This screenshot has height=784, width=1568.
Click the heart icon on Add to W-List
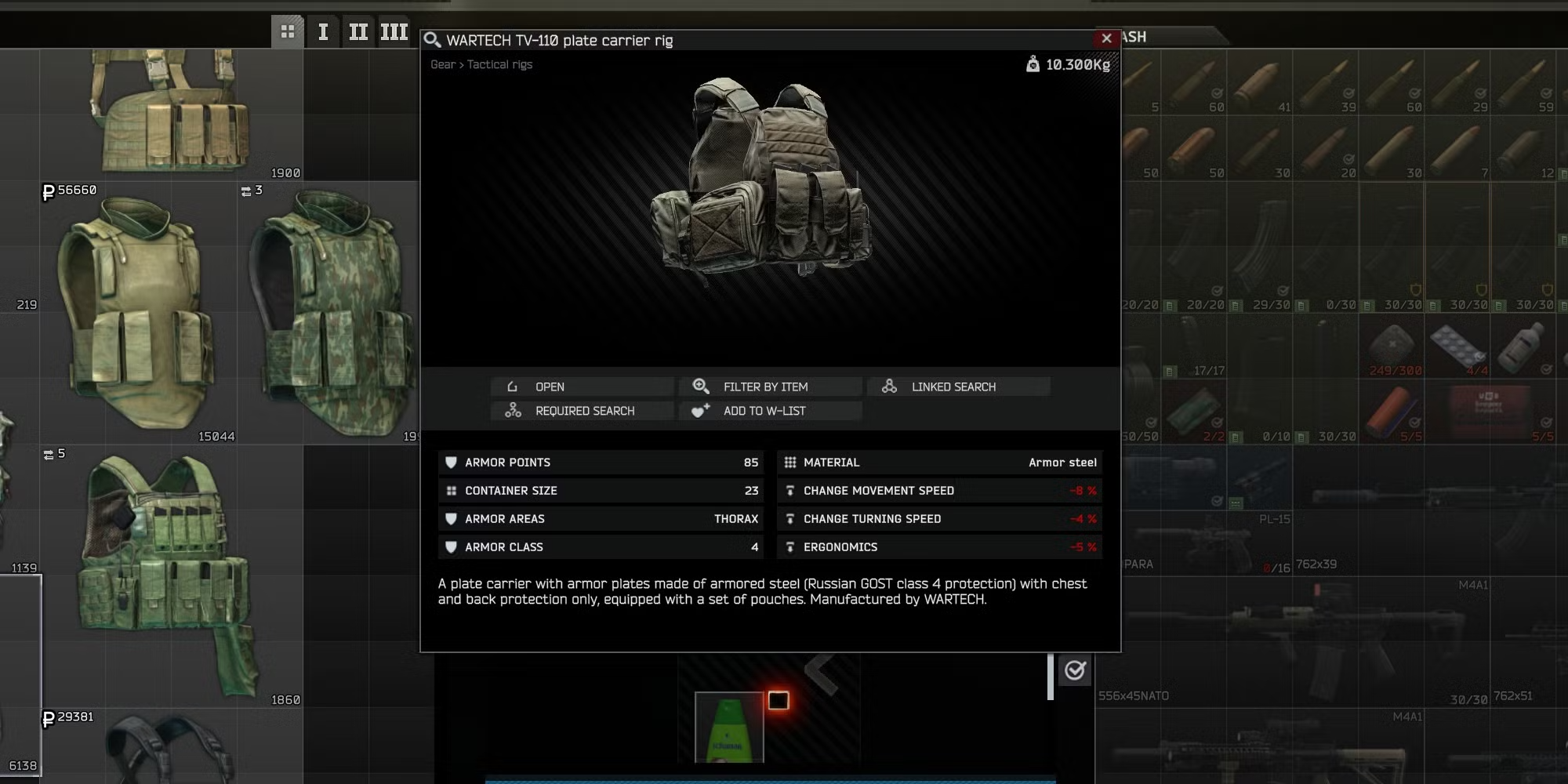(x=700, y=410)
